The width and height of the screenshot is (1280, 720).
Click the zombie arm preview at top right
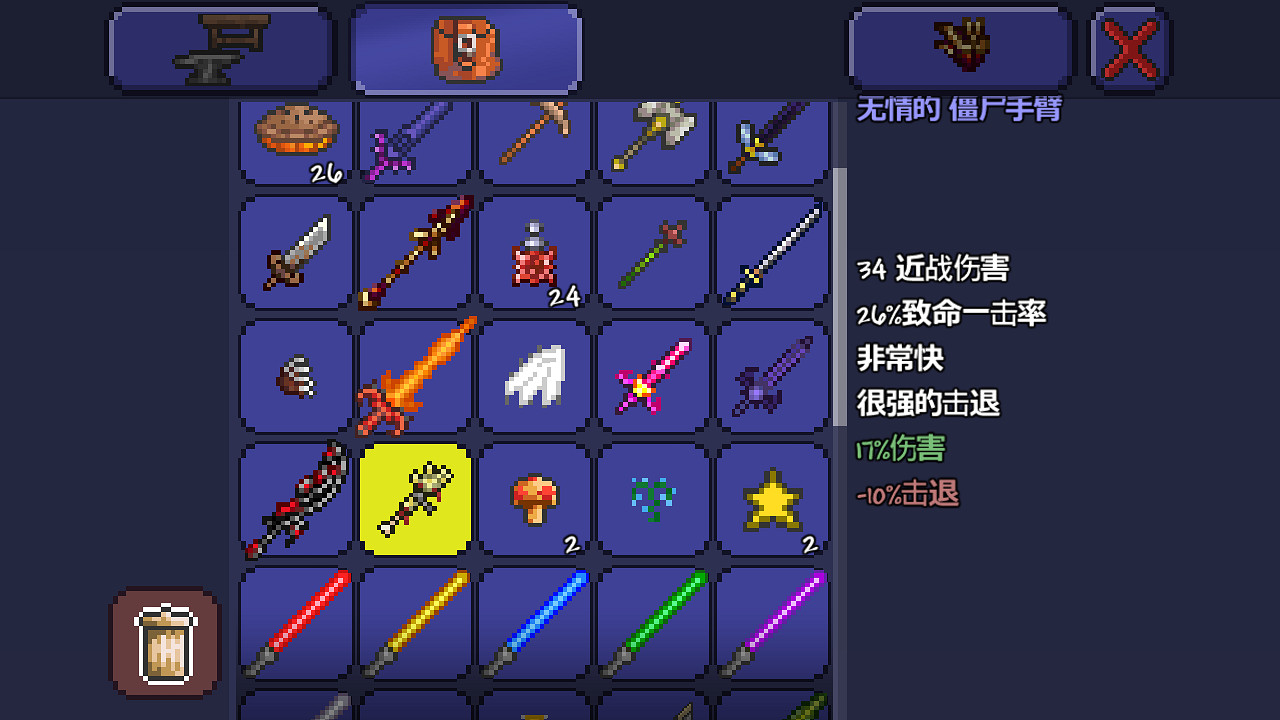click(x=960, y=47)
